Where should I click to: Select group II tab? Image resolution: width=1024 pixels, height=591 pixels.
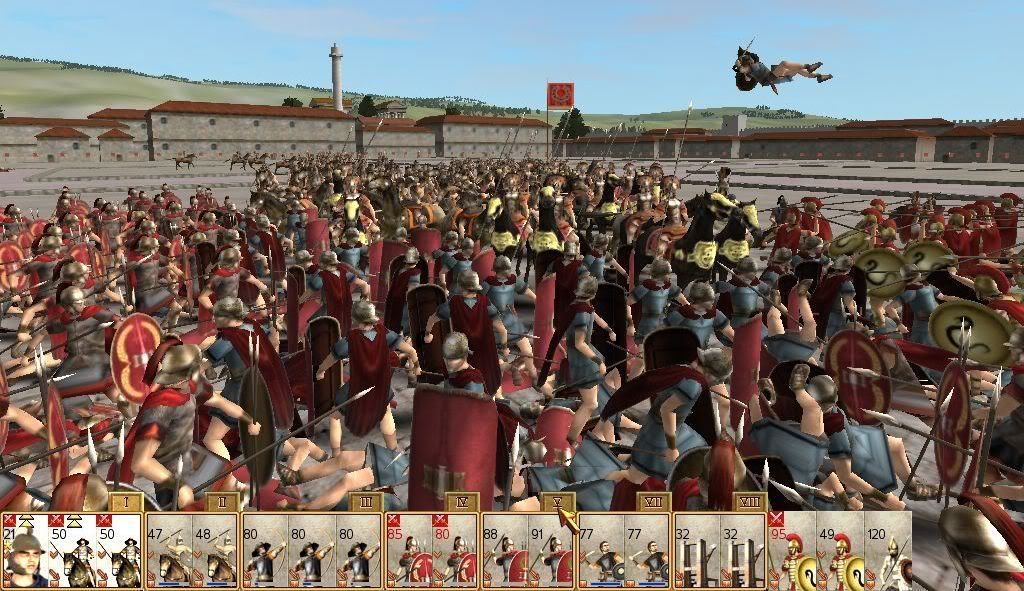pyautogui.click(x=222, y=502)
